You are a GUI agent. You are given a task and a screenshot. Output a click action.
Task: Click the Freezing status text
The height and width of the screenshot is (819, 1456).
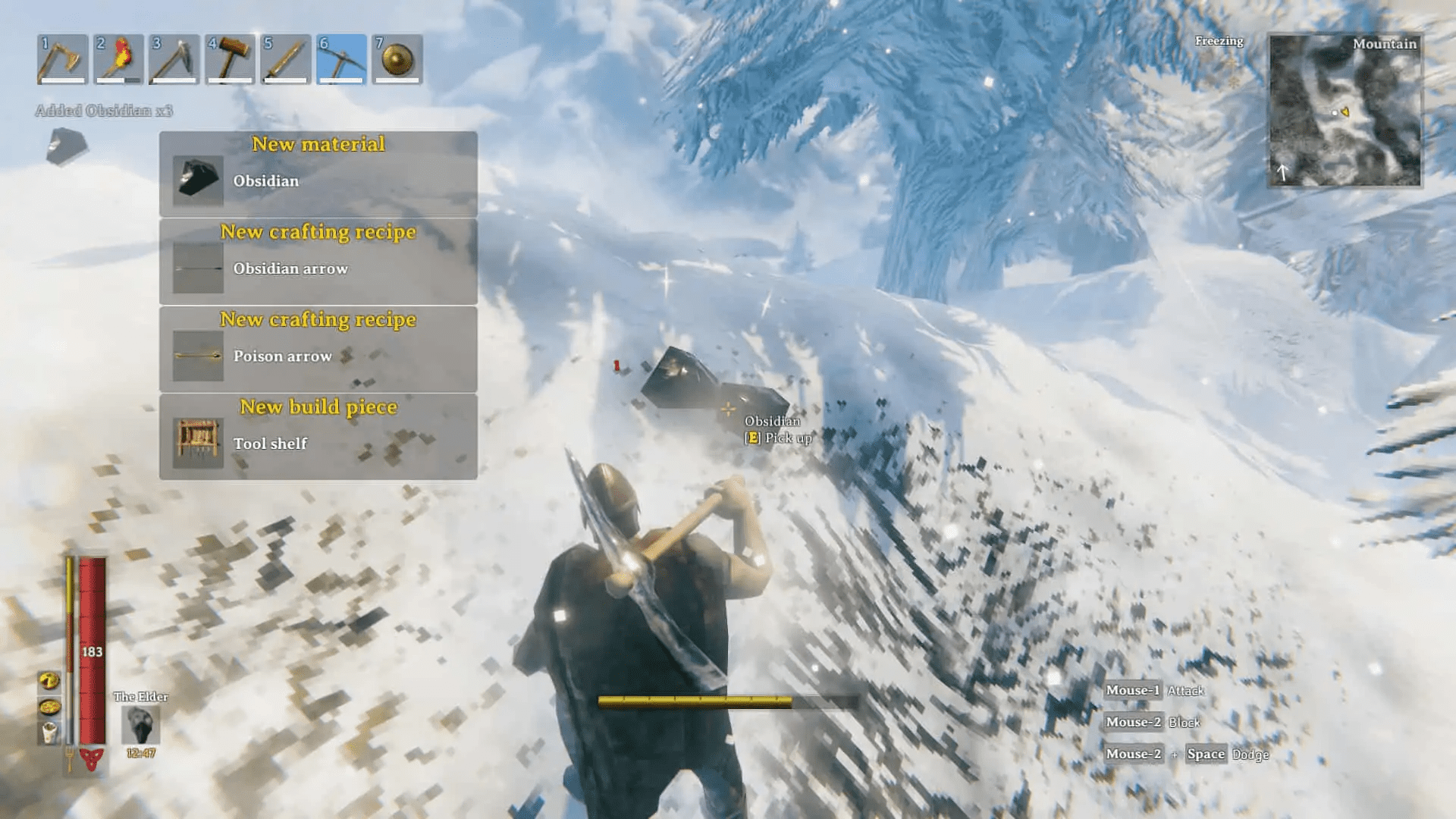[x=1219, y=42]
